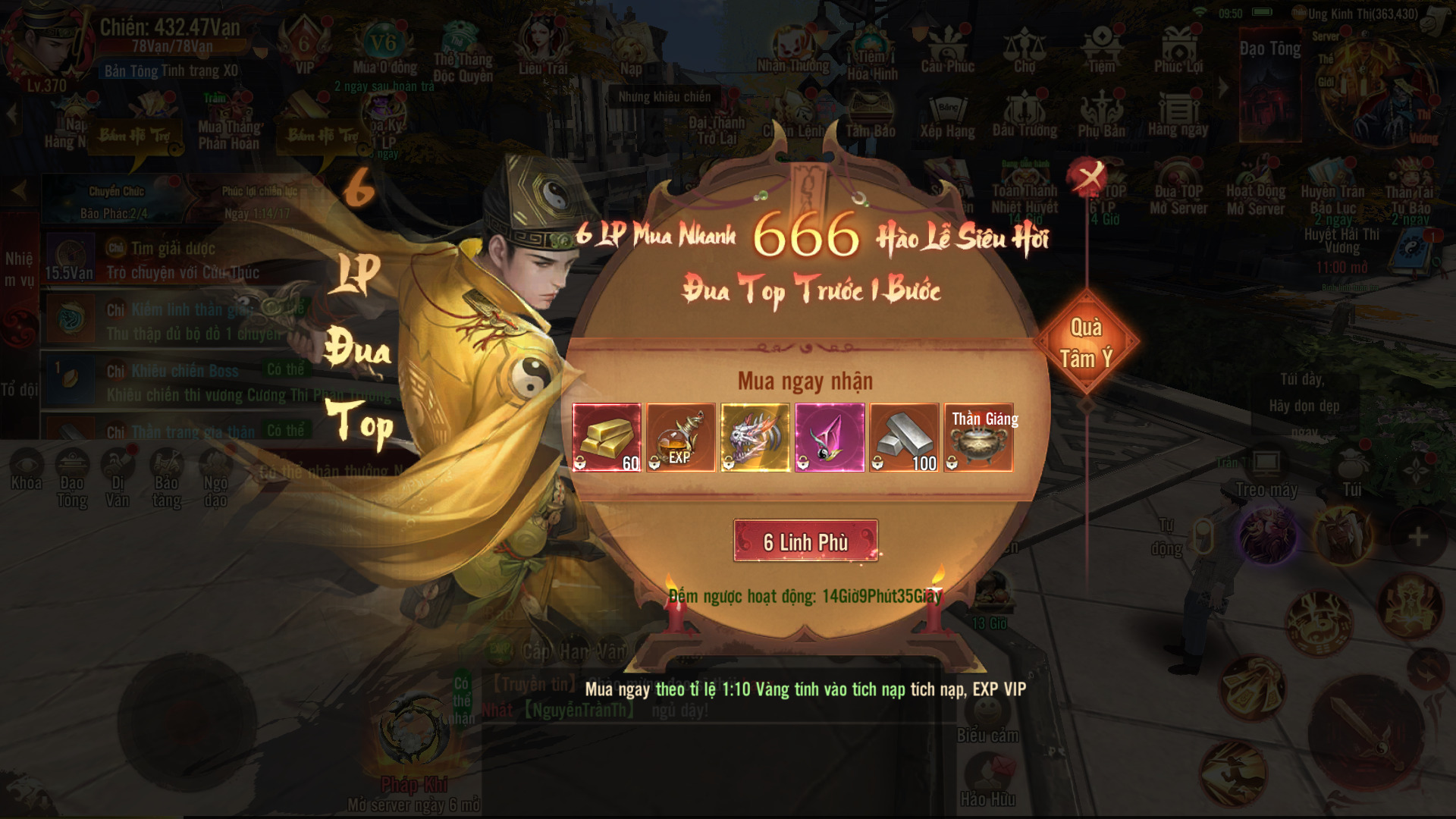
Task: Inspect the EXP potion reward
Action: click(x=681, y=438)
